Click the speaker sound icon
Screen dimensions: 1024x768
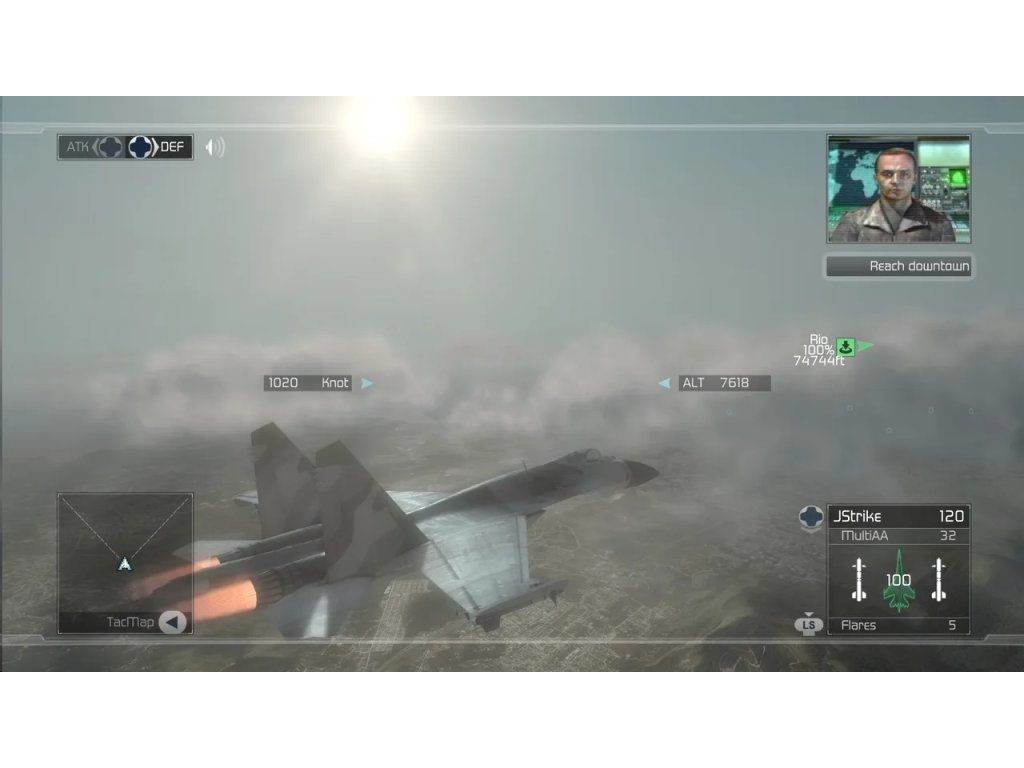point(214,147)
